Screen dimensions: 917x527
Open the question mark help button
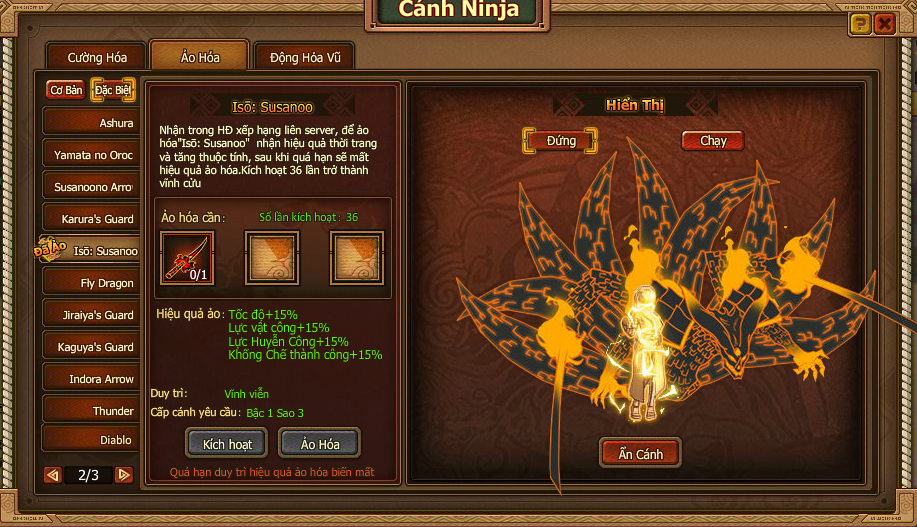tap(859, 24)
